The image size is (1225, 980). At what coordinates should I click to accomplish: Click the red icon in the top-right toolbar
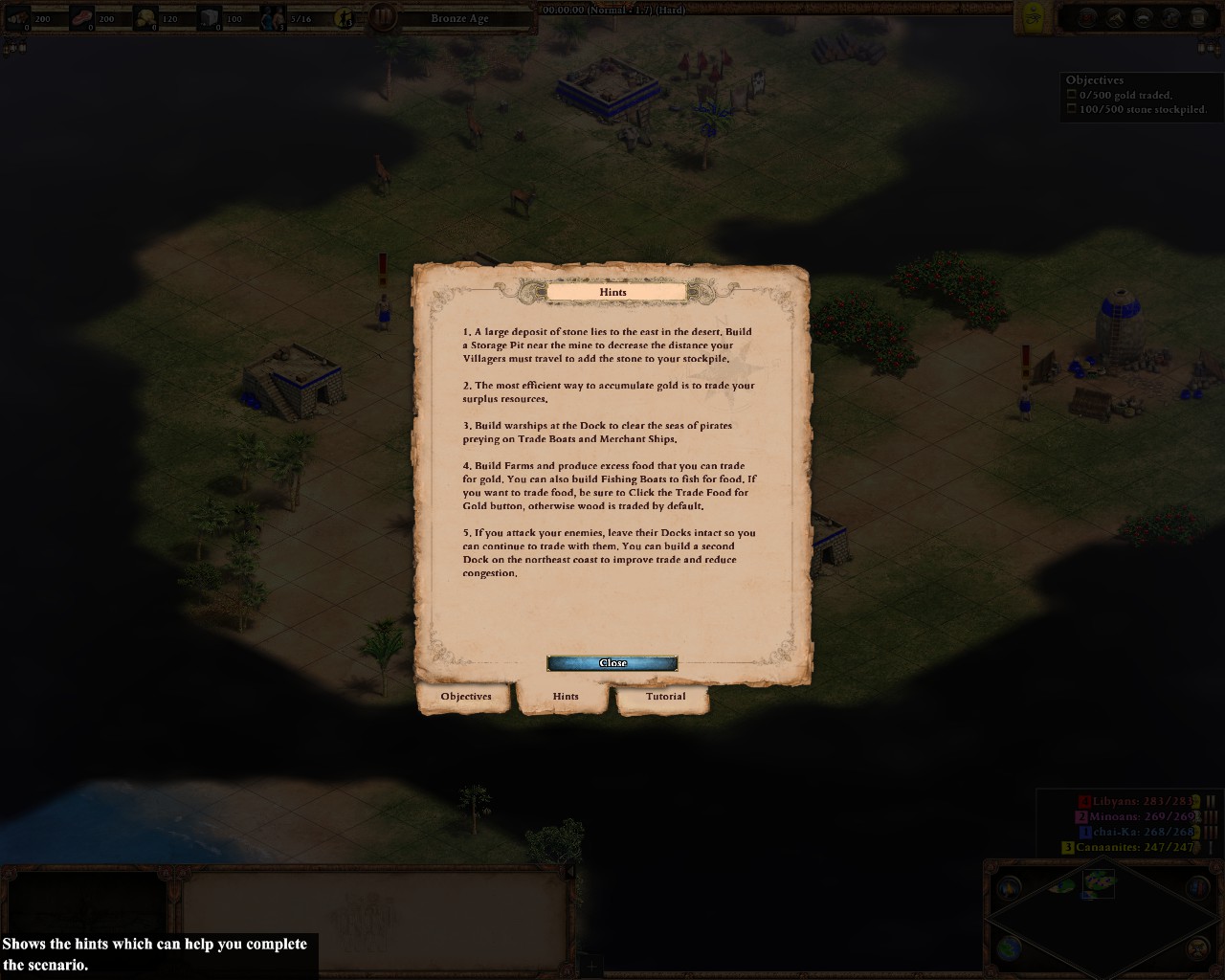(x=1086, y=16)
